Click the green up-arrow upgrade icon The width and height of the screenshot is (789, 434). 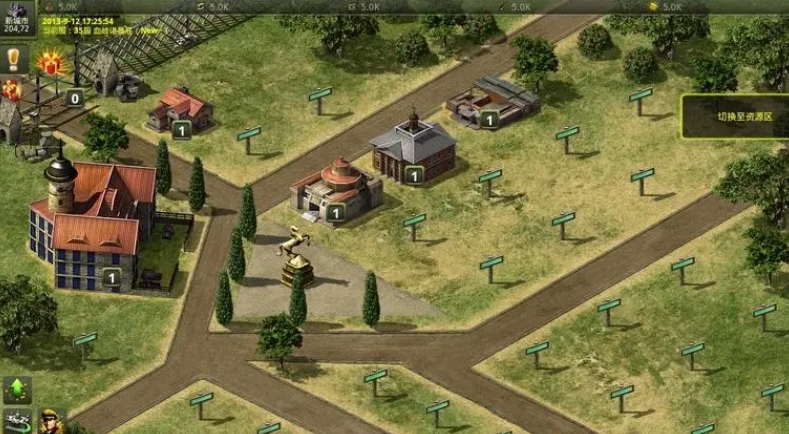click(x=16, y=388)
